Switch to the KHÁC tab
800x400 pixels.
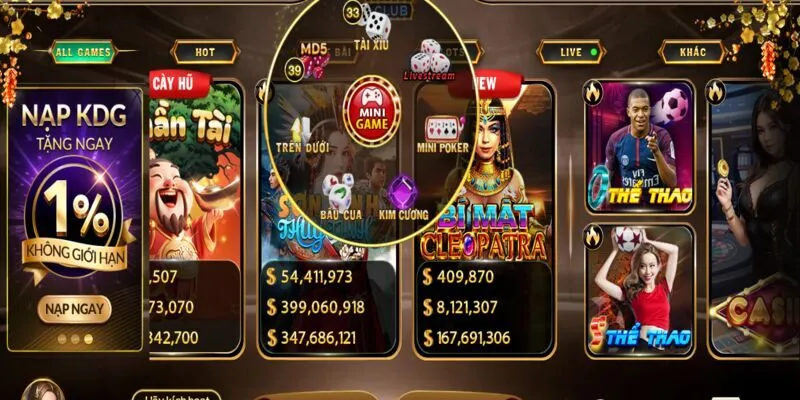coord(692,52)
